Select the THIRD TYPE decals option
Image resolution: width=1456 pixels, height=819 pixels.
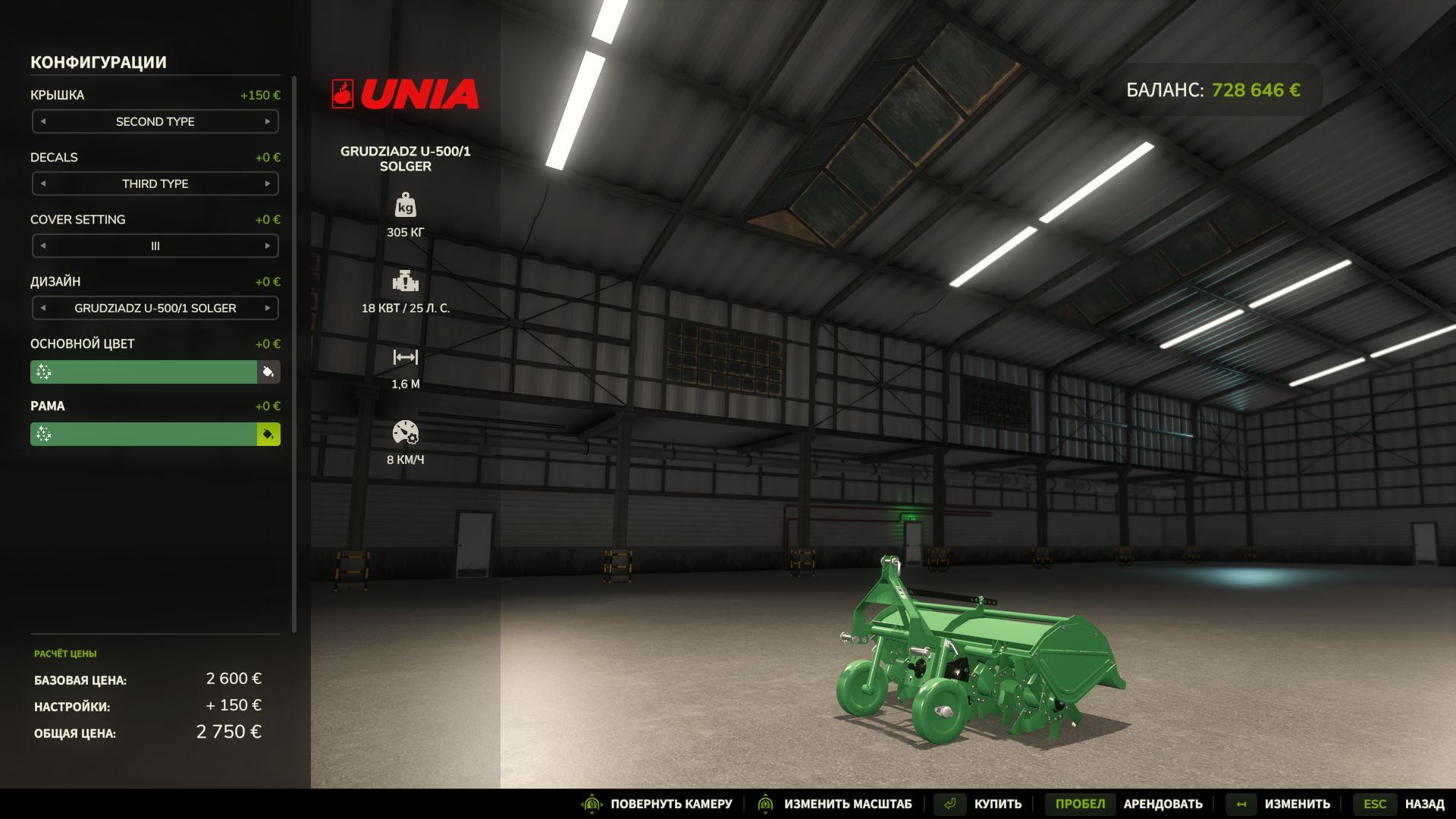click(x=154, y=184)
